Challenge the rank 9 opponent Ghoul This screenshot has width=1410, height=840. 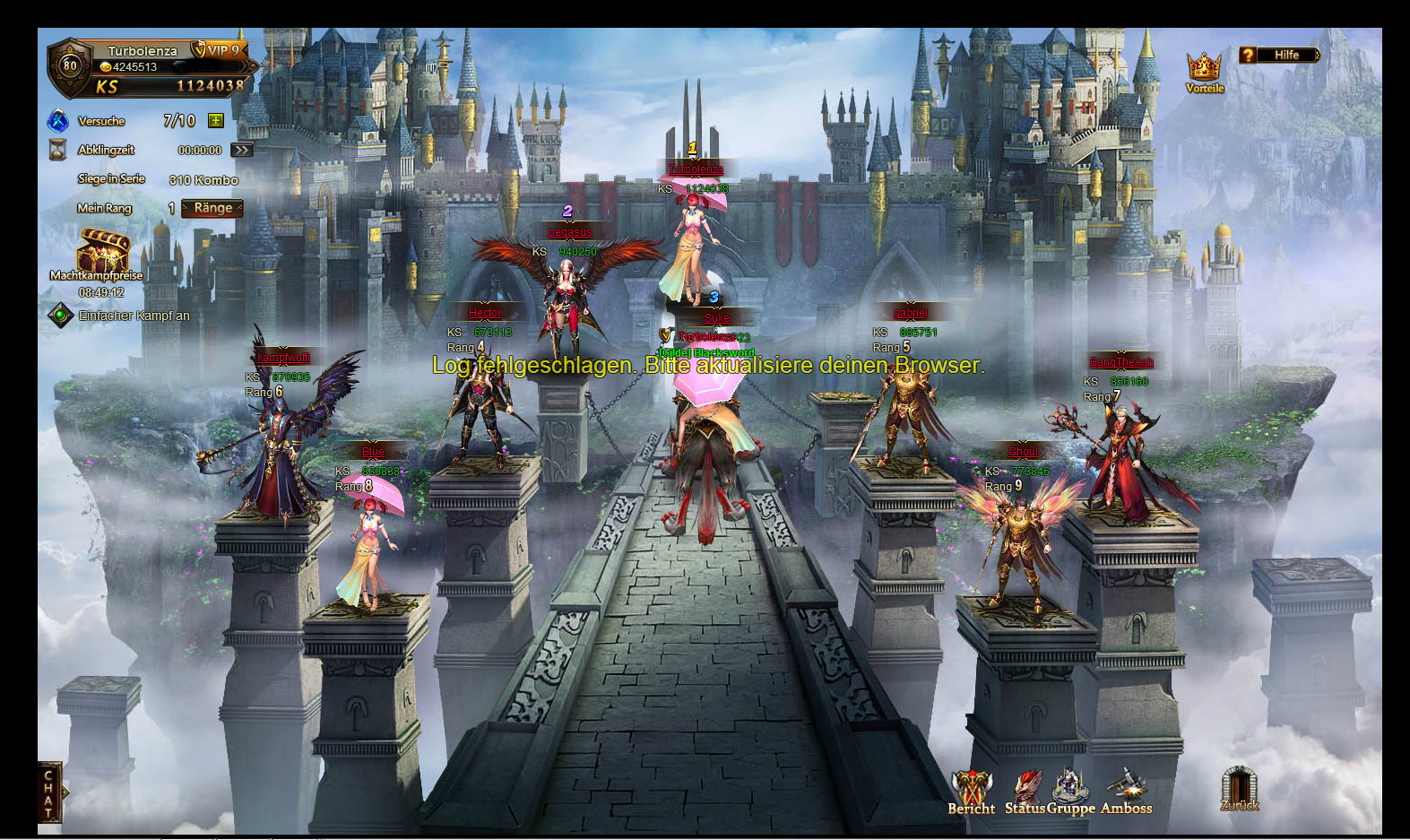pyautogui.click(x=1020, y=538)
